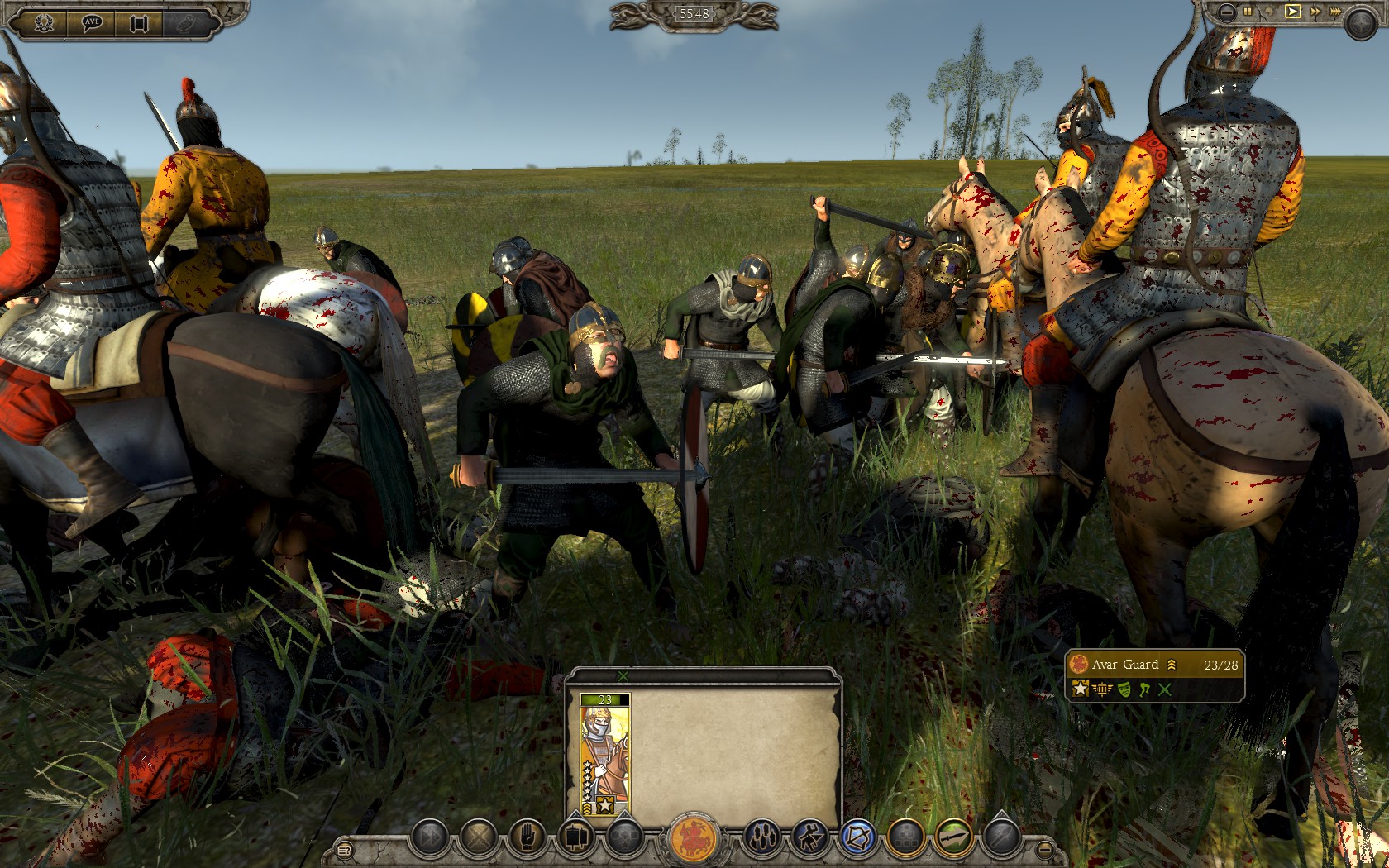Select the Avar Guard unit card
Viewport: 1389px width, 868px height.
click(604, 755)
